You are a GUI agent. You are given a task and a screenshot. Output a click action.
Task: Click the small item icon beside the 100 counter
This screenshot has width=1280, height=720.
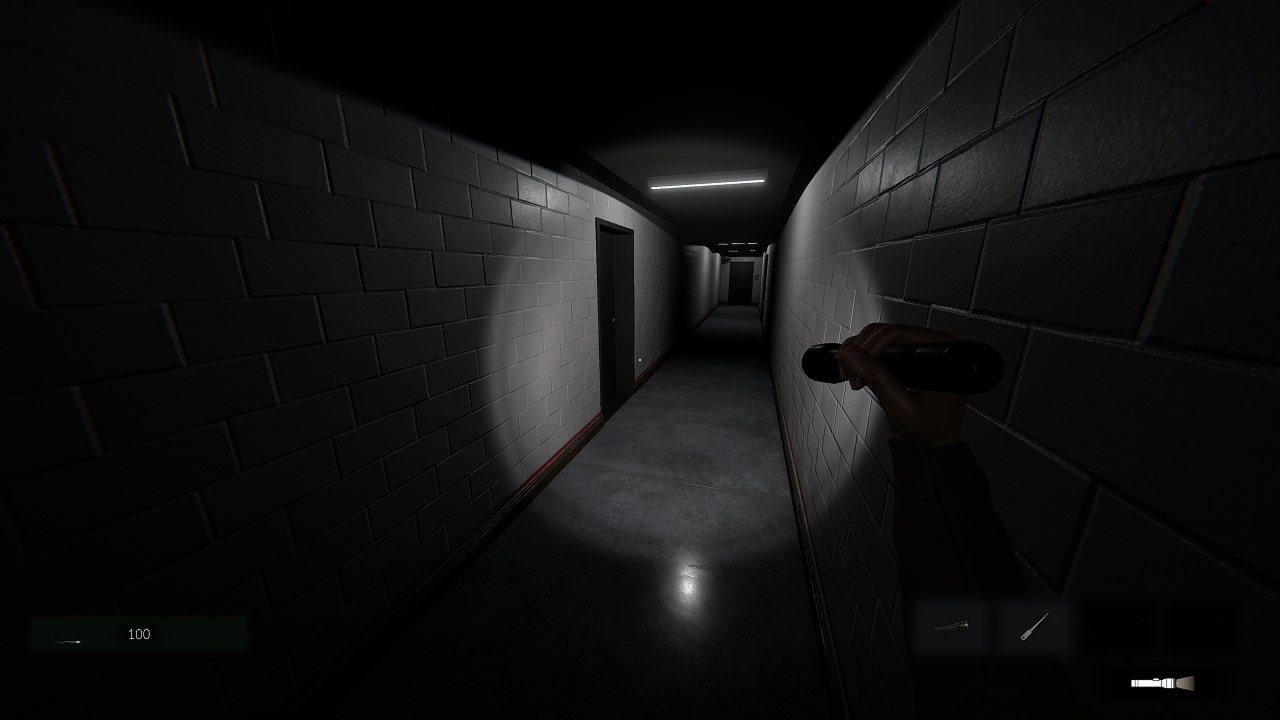65,641
